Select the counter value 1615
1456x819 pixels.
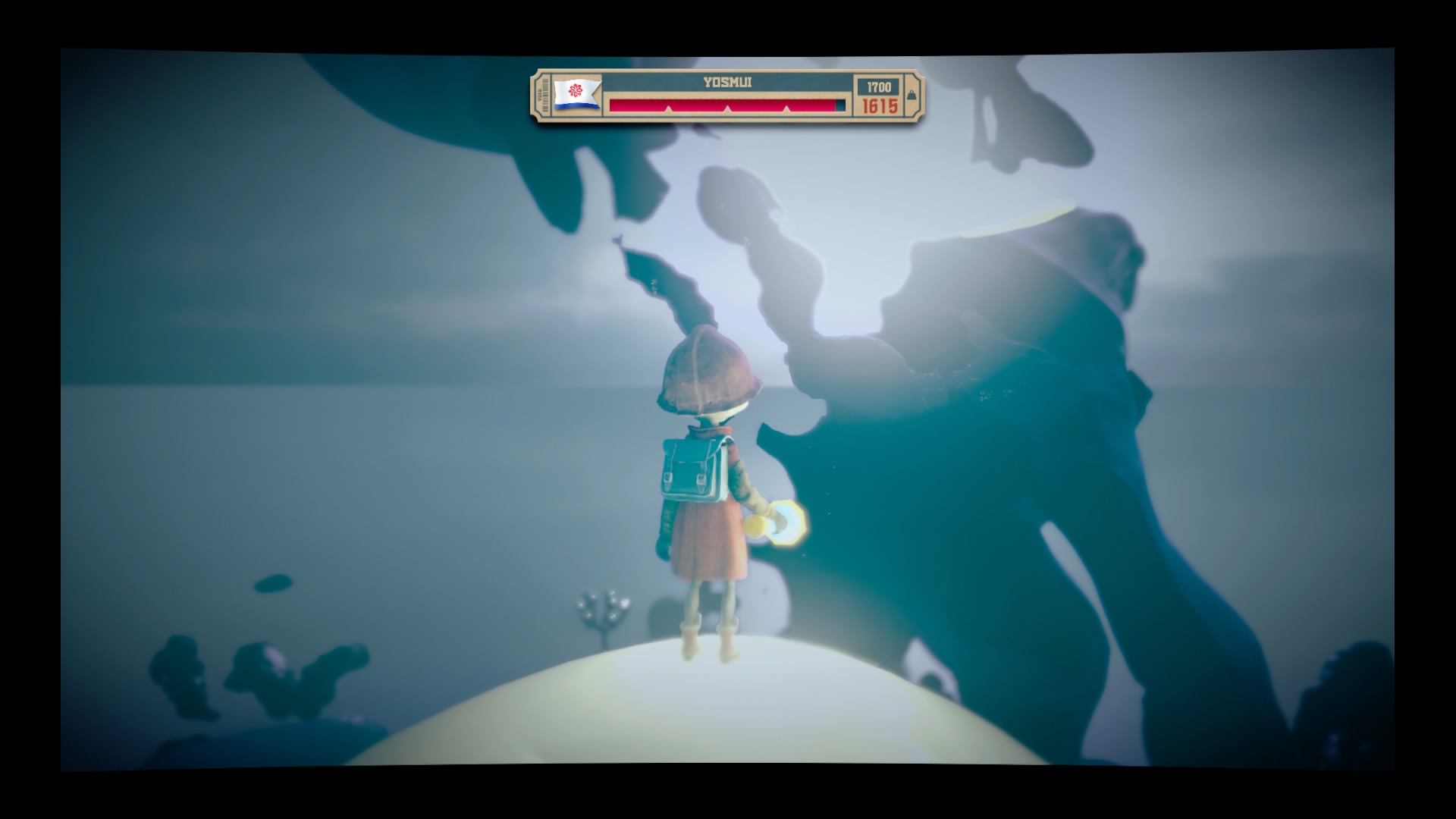[x=881, y=106]
